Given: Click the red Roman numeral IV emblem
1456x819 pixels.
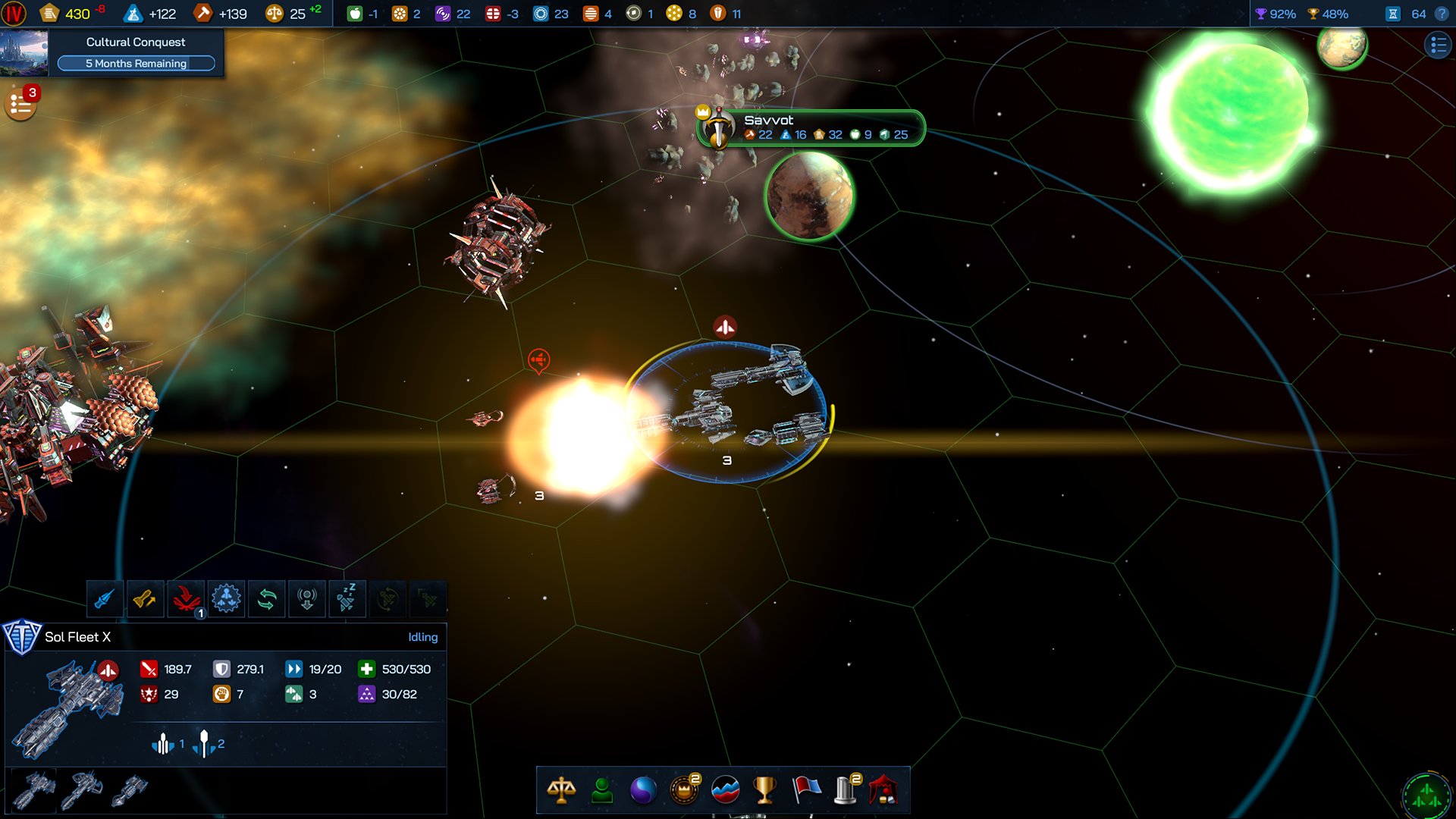Looking at the screenshot, I should click(x=14, y=13).
